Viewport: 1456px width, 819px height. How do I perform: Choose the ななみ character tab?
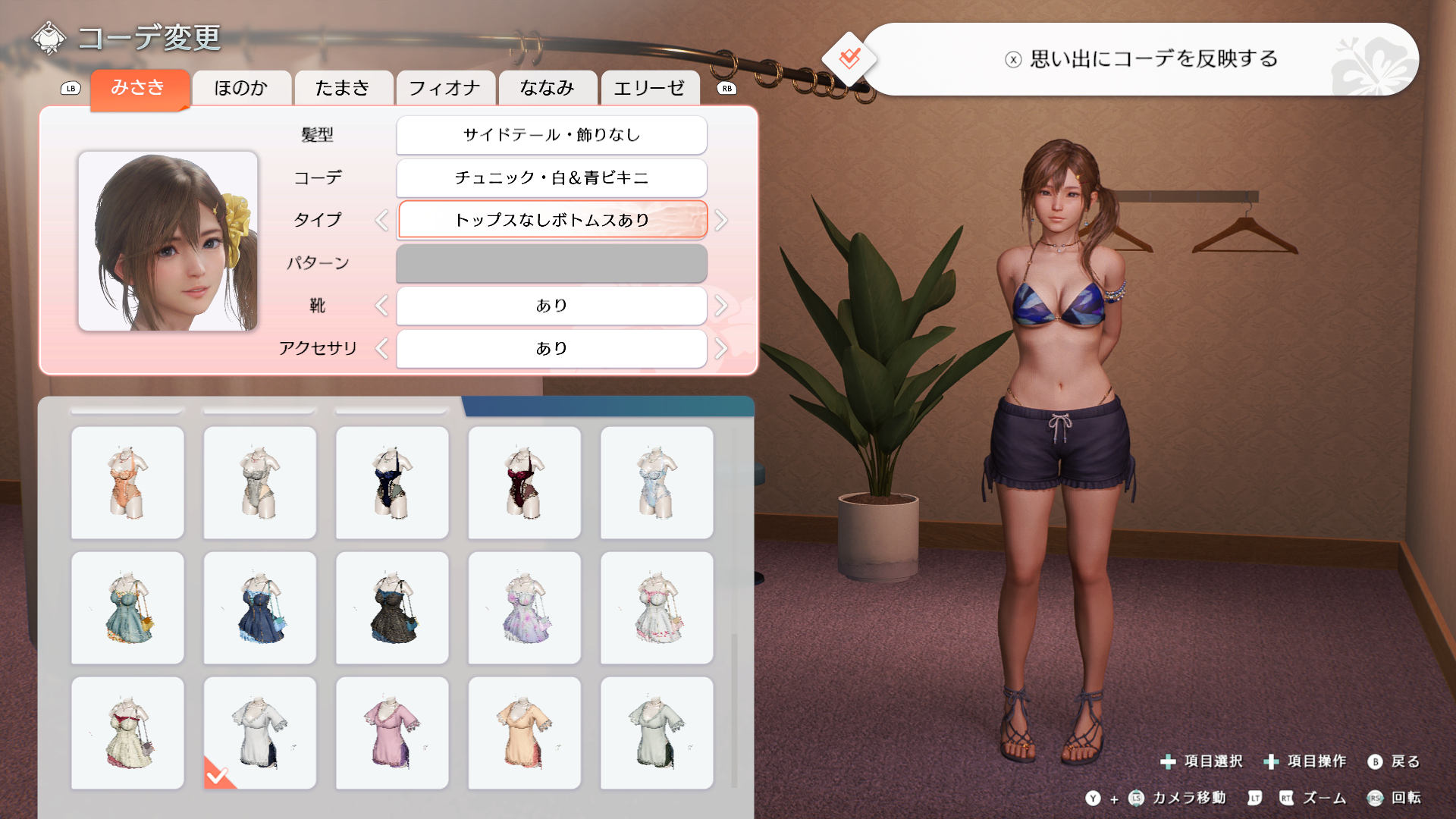(x=548, y=88)
